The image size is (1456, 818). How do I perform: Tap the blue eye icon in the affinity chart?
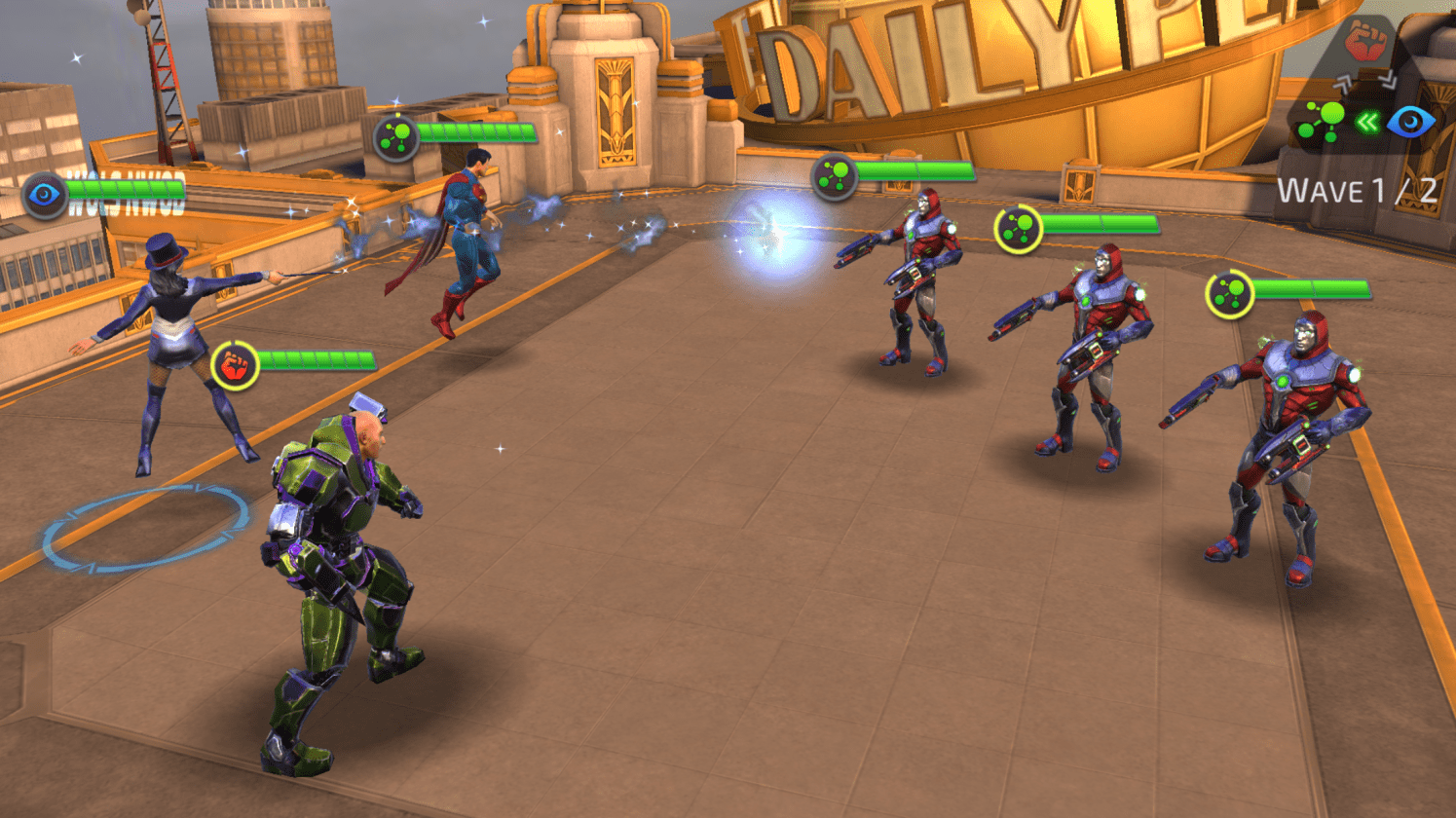click(x=1410, y=122)
